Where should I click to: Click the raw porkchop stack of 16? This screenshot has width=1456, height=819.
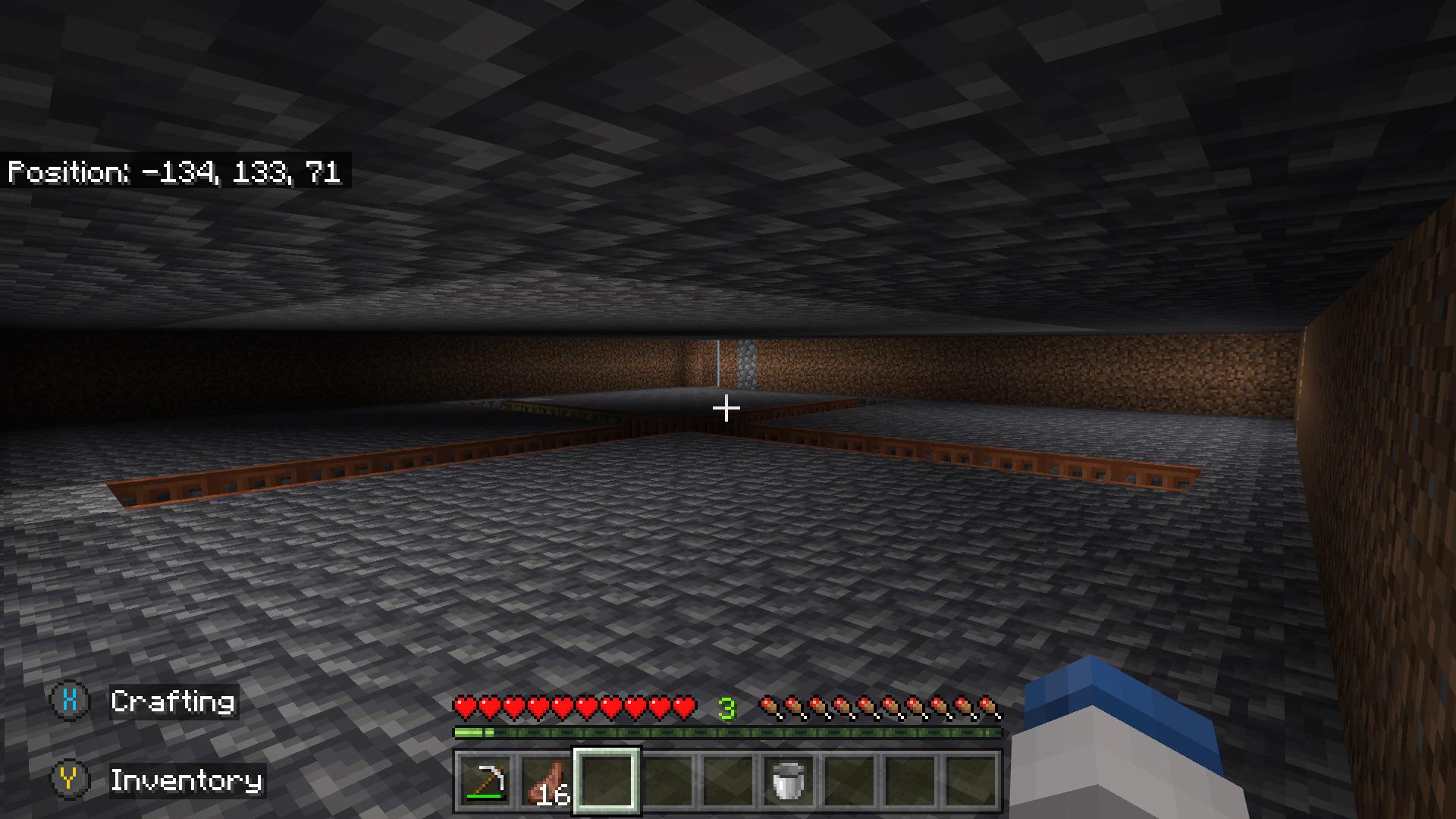point(548,780)
